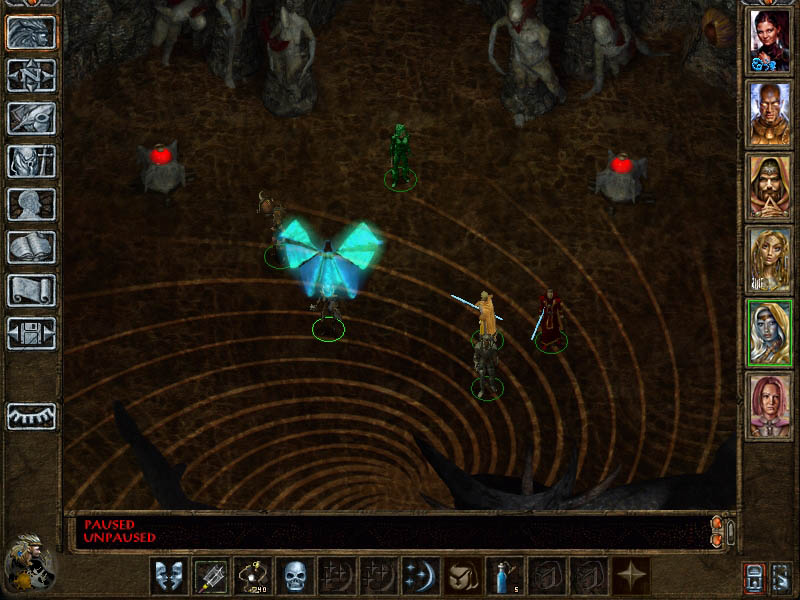The width and height of the screenshot is (800, 600).
Task: Select the hooded bearded man's portrait
Action: tap(770, 187)
